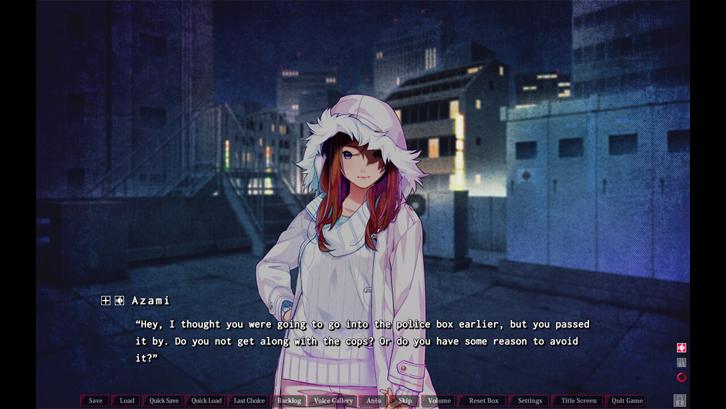Click the red circle icon at right edge

pyautogui.click(x=681, y=377)
